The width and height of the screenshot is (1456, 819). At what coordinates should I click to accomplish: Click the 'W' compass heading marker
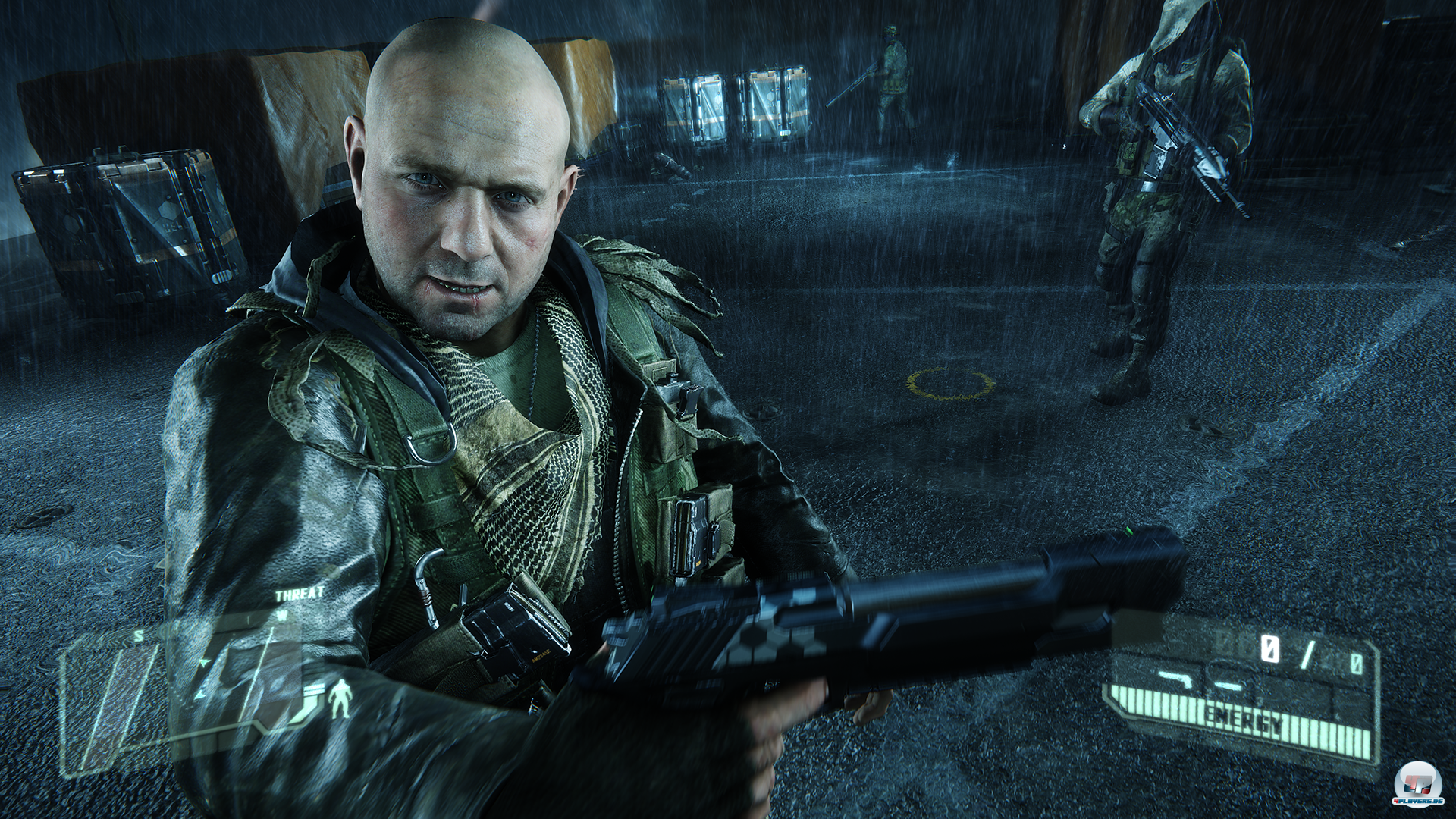281,615
